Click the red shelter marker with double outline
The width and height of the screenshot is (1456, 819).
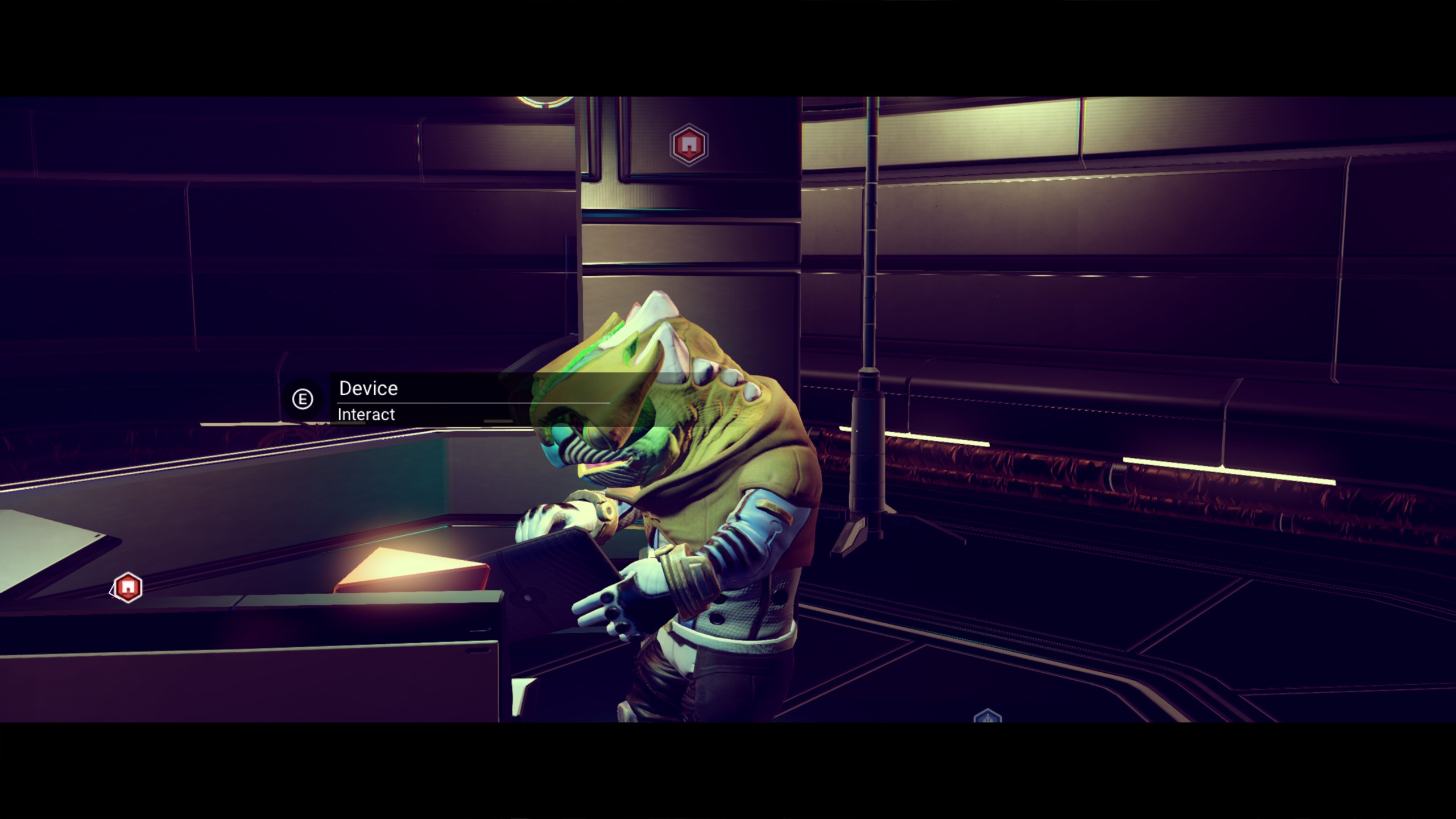tap(689, 145)
